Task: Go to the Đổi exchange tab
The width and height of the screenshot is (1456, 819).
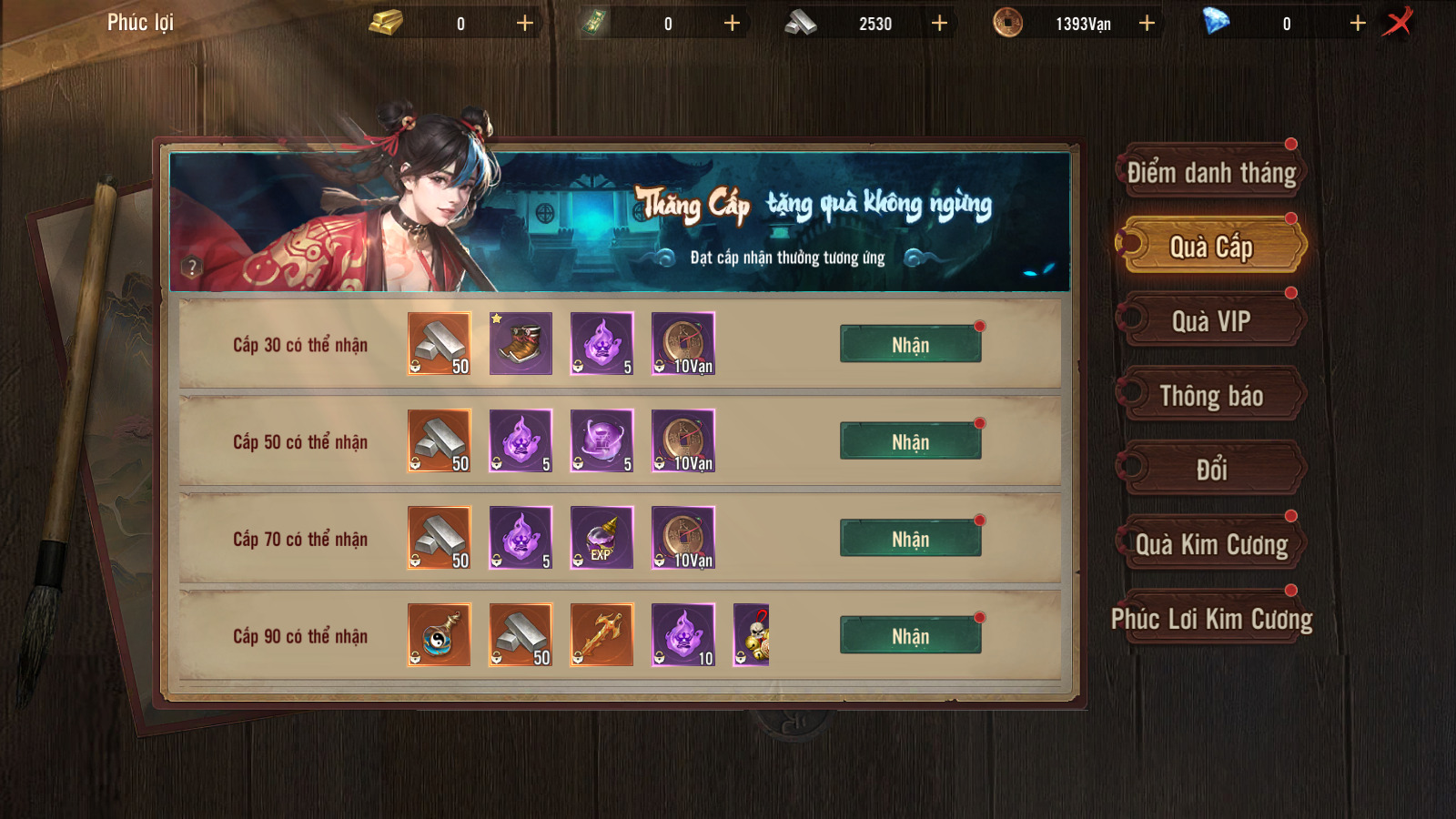Action: pyautogui.click(x=1211, y=470)
